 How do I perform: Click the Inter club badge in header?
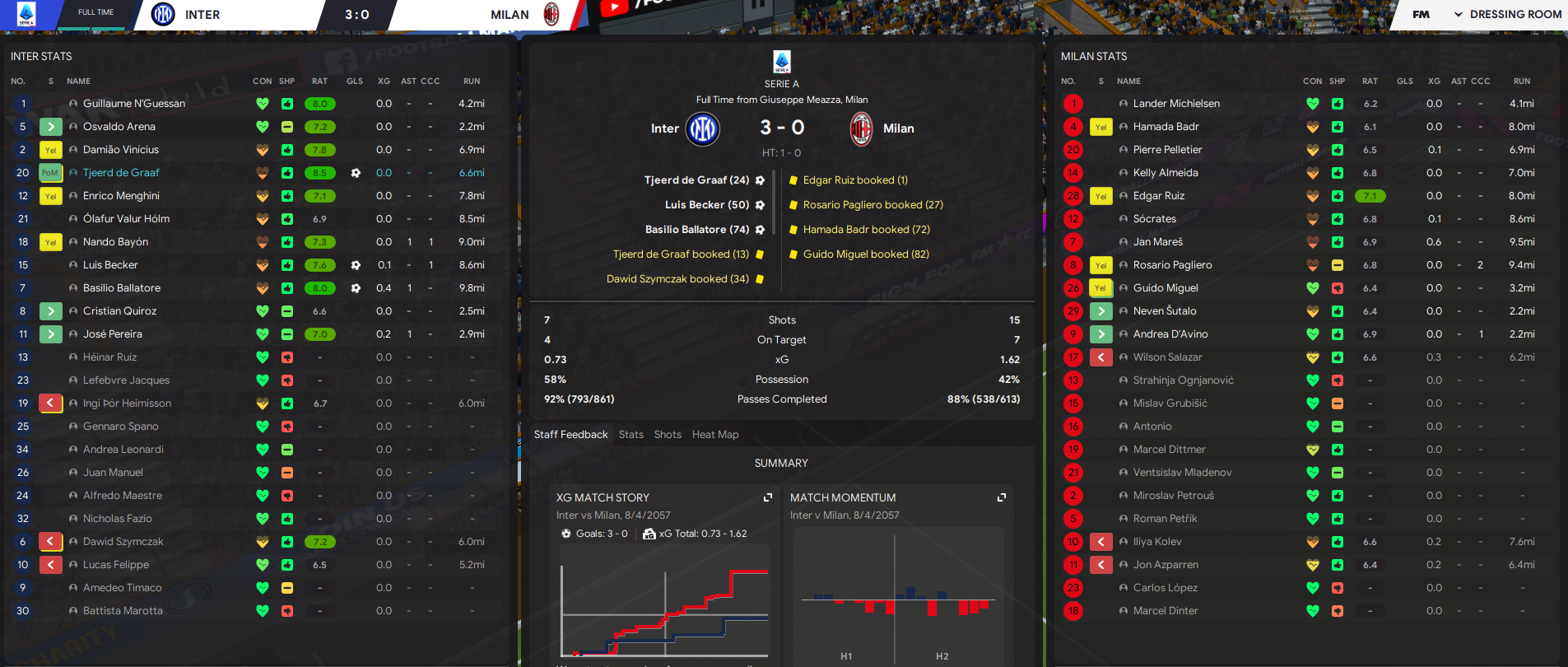tap(163, 14)
